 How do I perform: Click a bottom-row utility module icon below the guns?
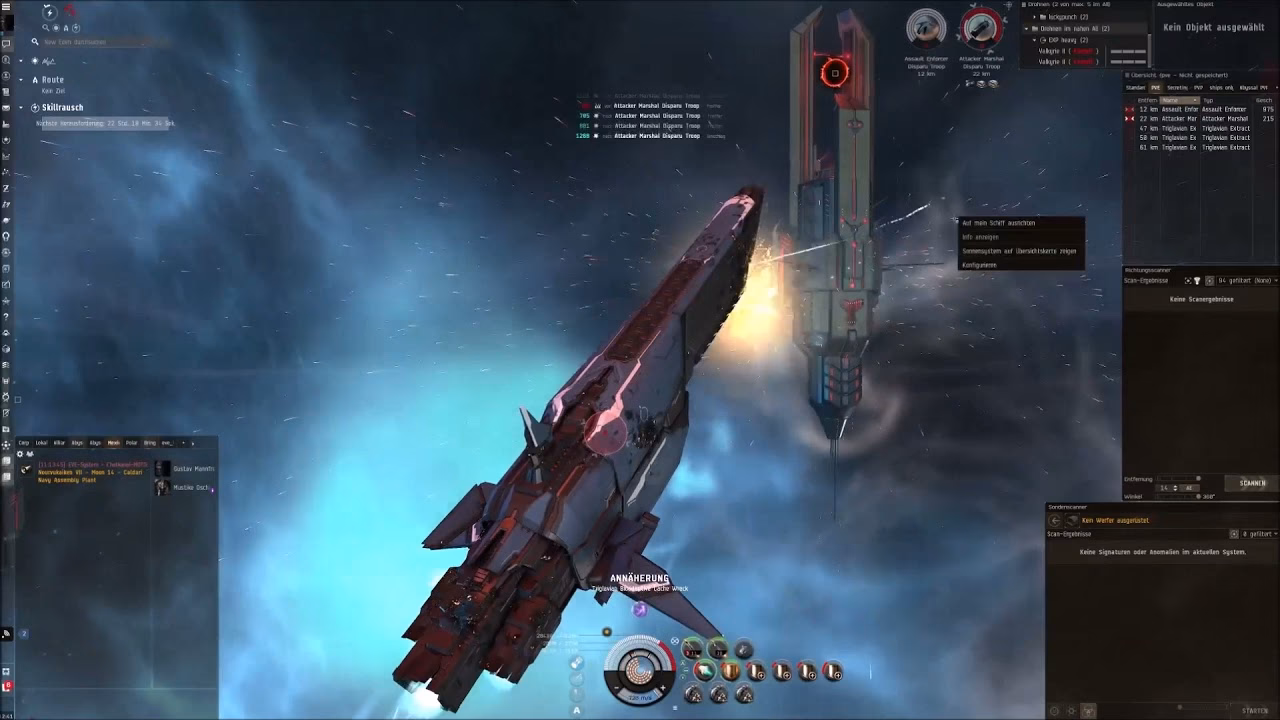click(692, 693)
